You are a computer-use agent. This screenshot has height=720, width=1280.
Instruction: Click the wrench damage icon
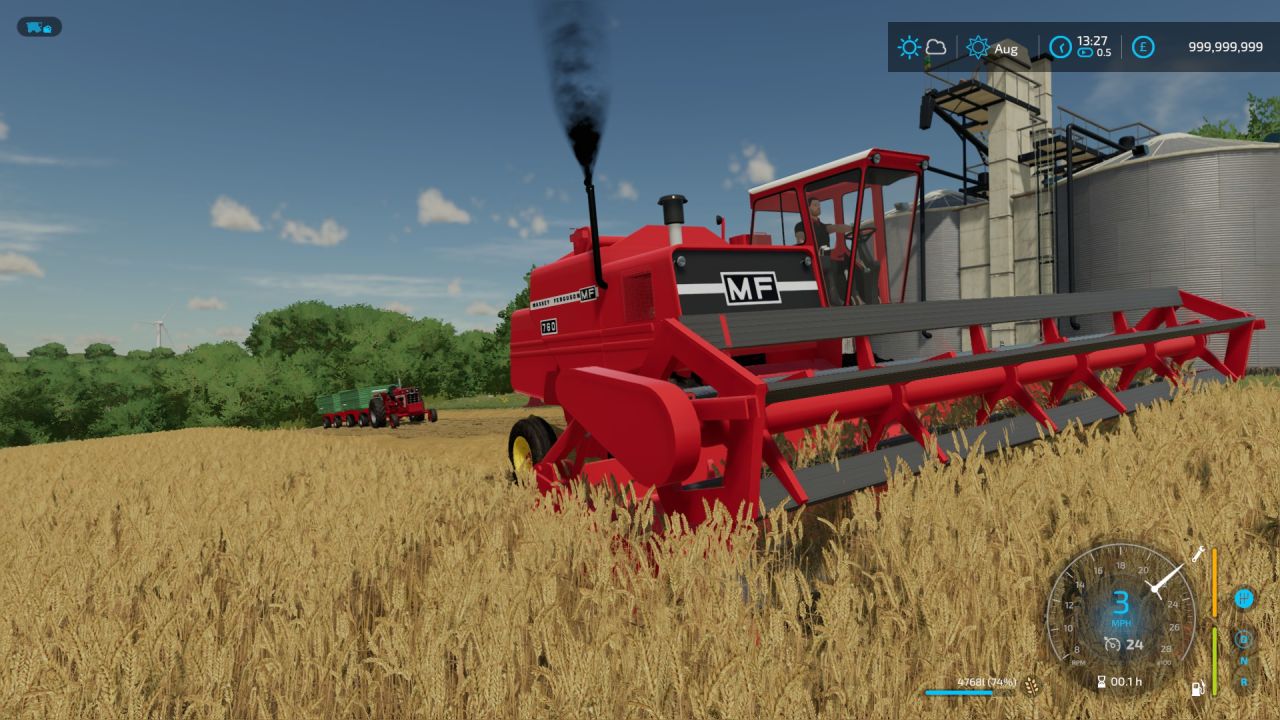pos(1198,553)
